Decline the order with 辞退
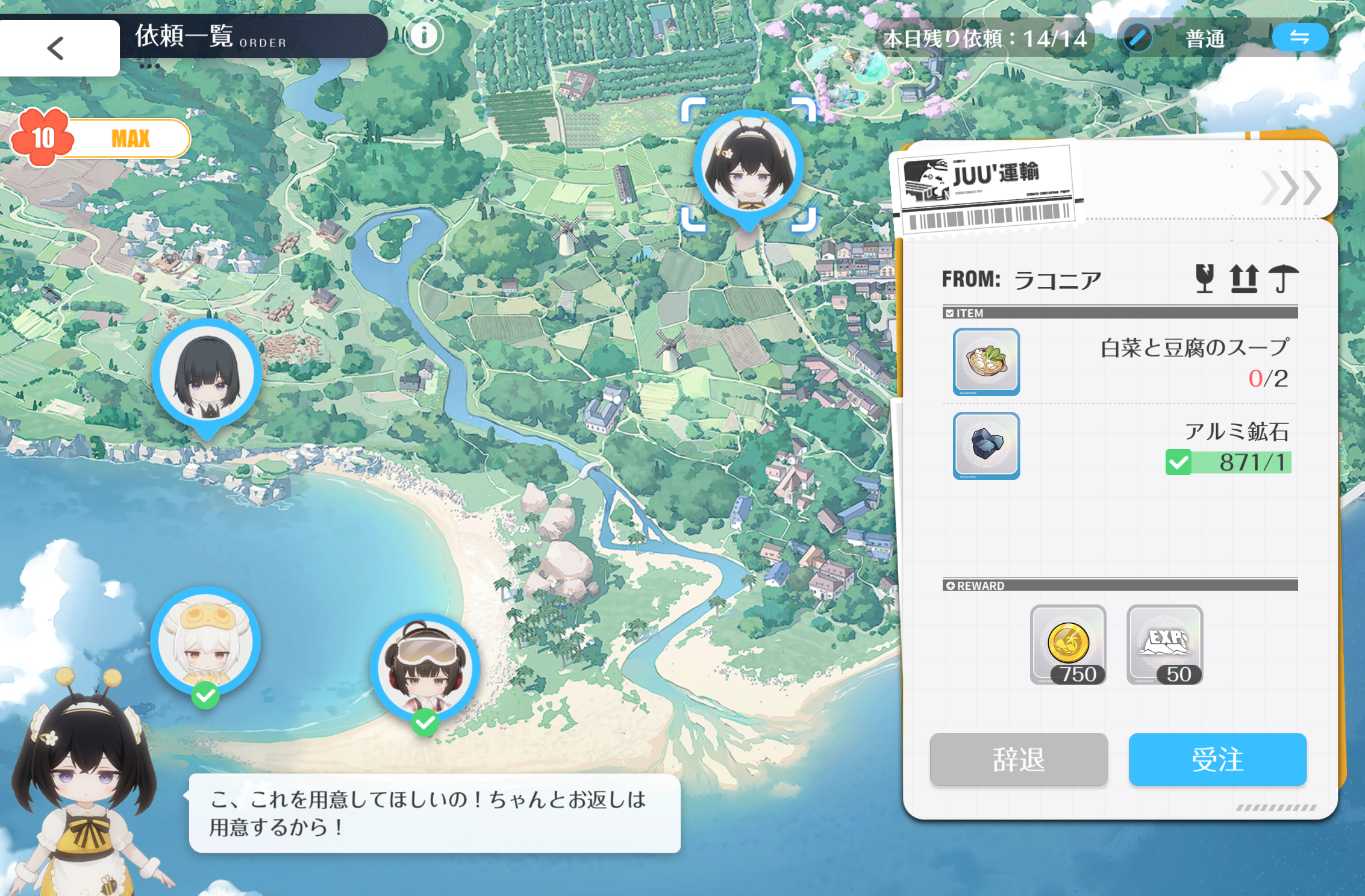1365x896 pixels. [x=1018, y=759]
